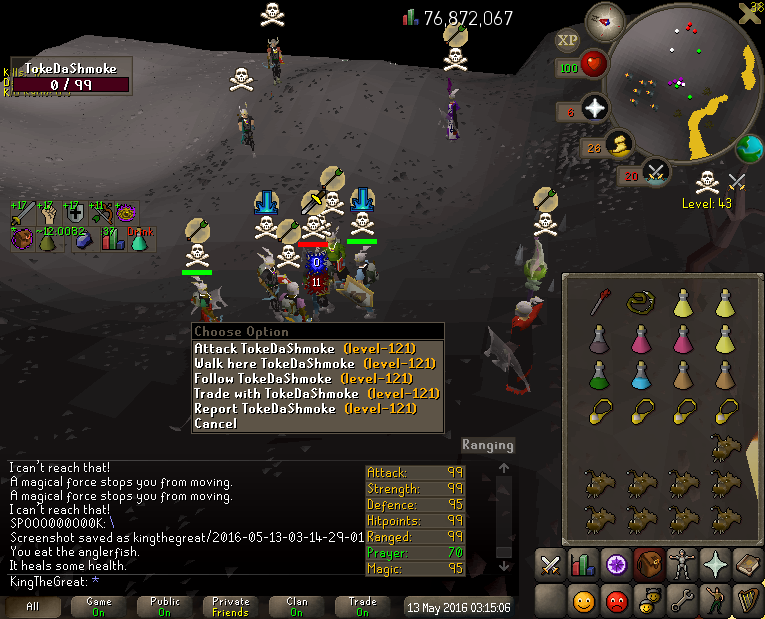Select the coiled whip in the inventory
765x619 pixels.
coord(641,301)
